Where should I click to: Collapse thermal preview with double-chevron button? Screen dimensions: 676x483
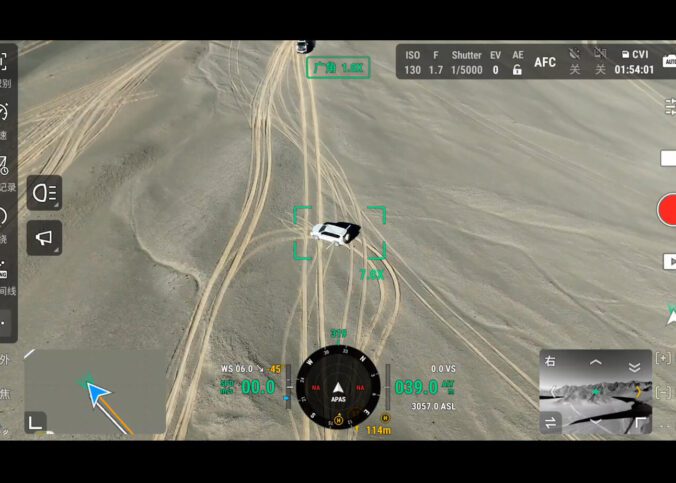tap(634, 366)
